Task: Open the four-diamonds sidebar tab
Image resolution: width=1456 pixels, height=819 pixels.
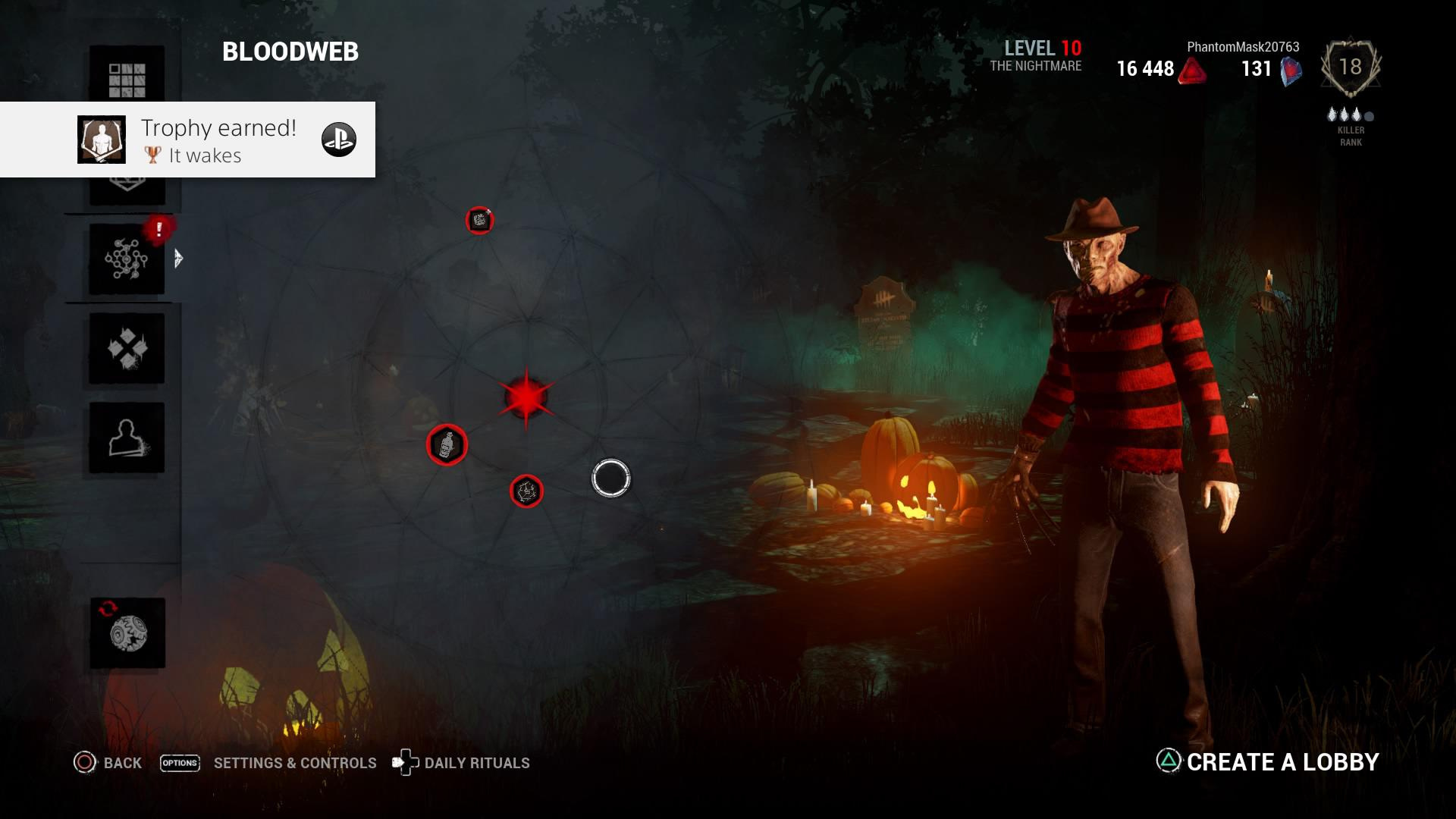Action: [127, 348]
